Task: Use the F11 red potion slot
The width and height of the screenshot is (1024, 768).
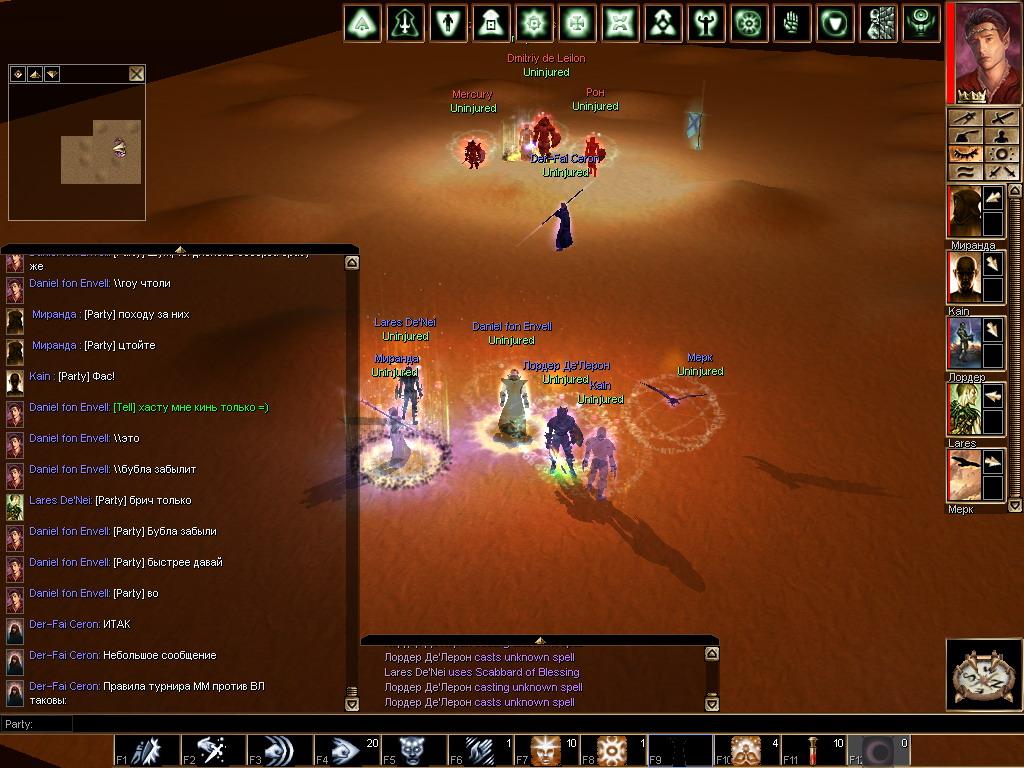Action: pyautogui.click(x=813, y=750)
